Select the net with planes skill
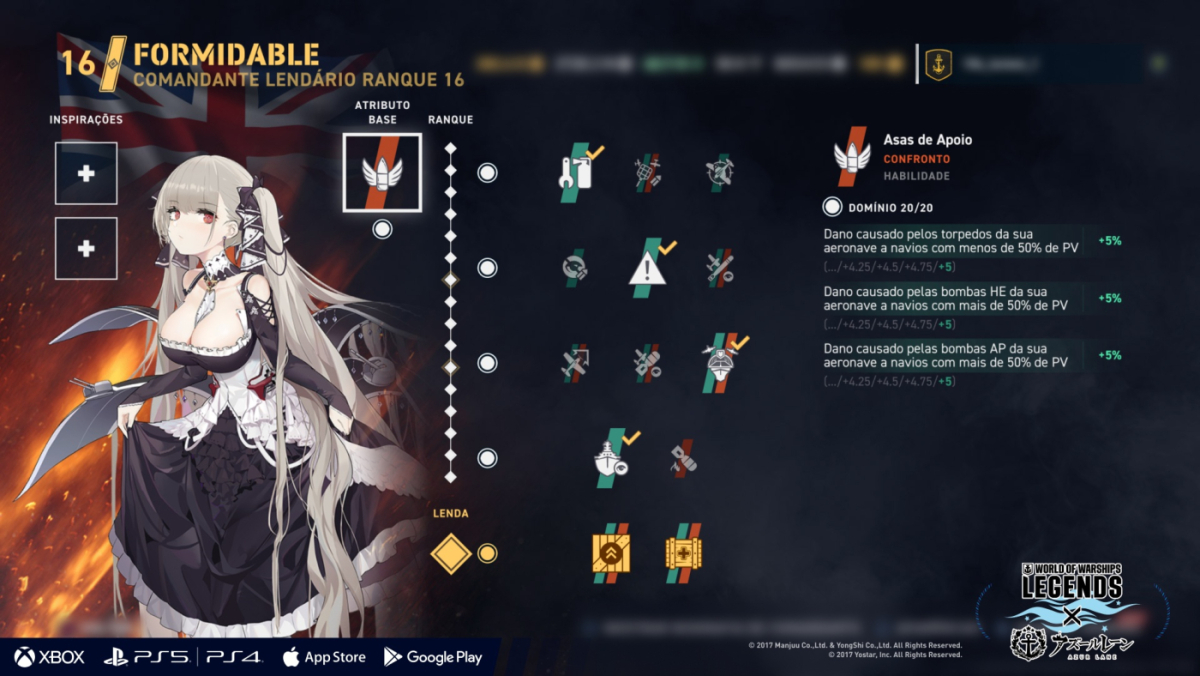 pyautogui.click(x=648, y=173)
